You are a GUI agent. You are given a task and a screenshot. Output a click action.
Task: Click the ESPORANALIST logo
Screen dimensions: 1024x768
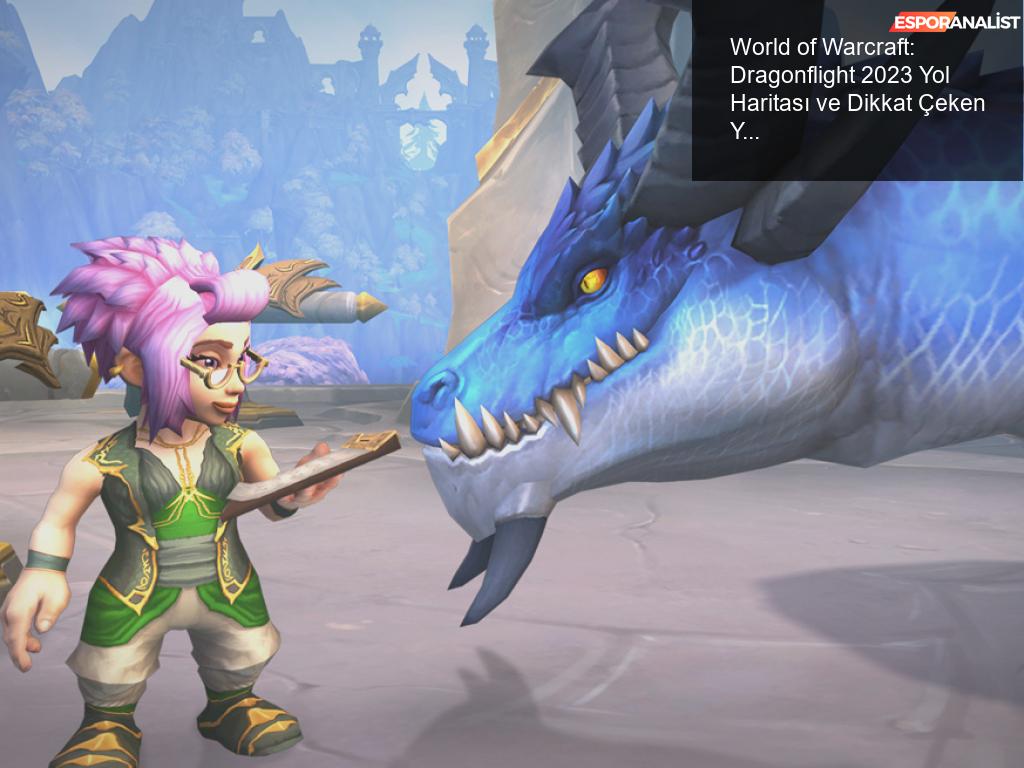pos(955,22)
